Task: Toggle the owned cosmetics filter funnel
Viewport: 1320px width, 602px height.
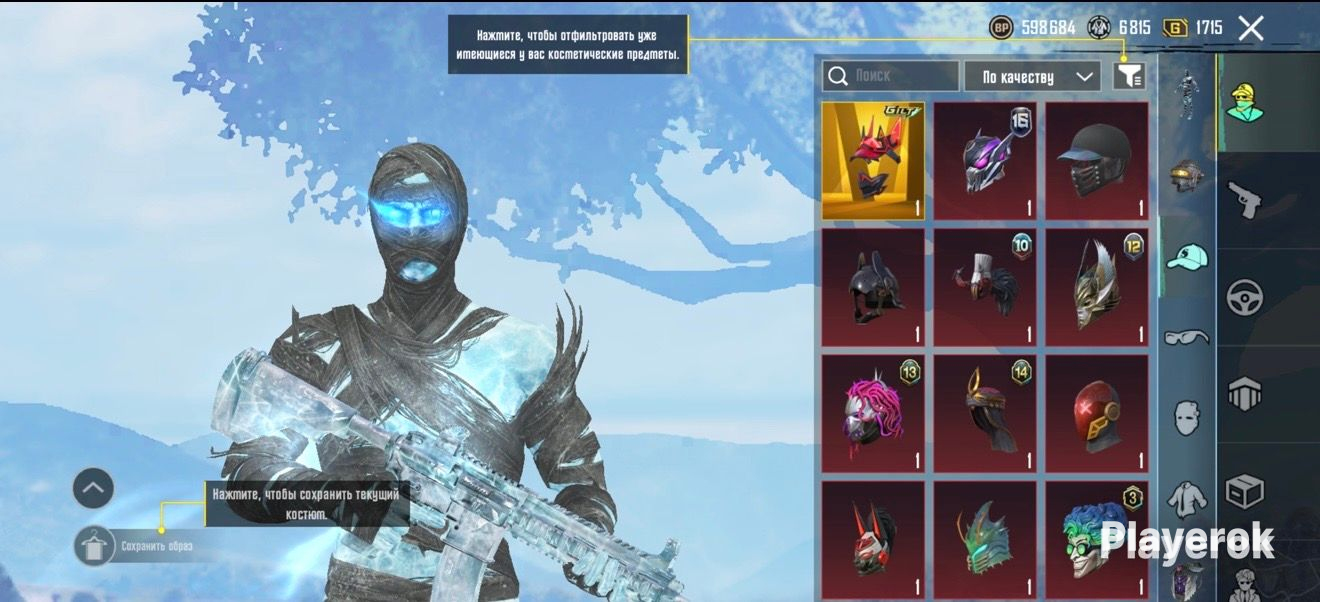Action: pos(1129,76)
